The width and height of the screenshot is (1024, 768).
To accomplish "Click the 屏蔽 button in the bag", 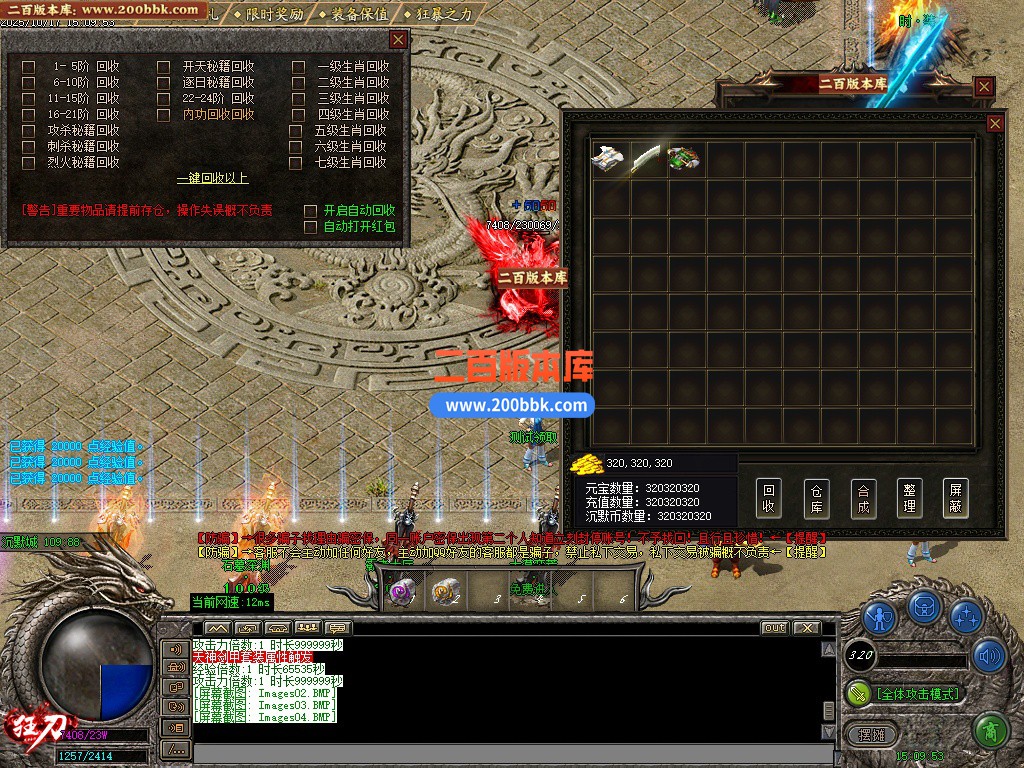I will [x=956, y=498].
